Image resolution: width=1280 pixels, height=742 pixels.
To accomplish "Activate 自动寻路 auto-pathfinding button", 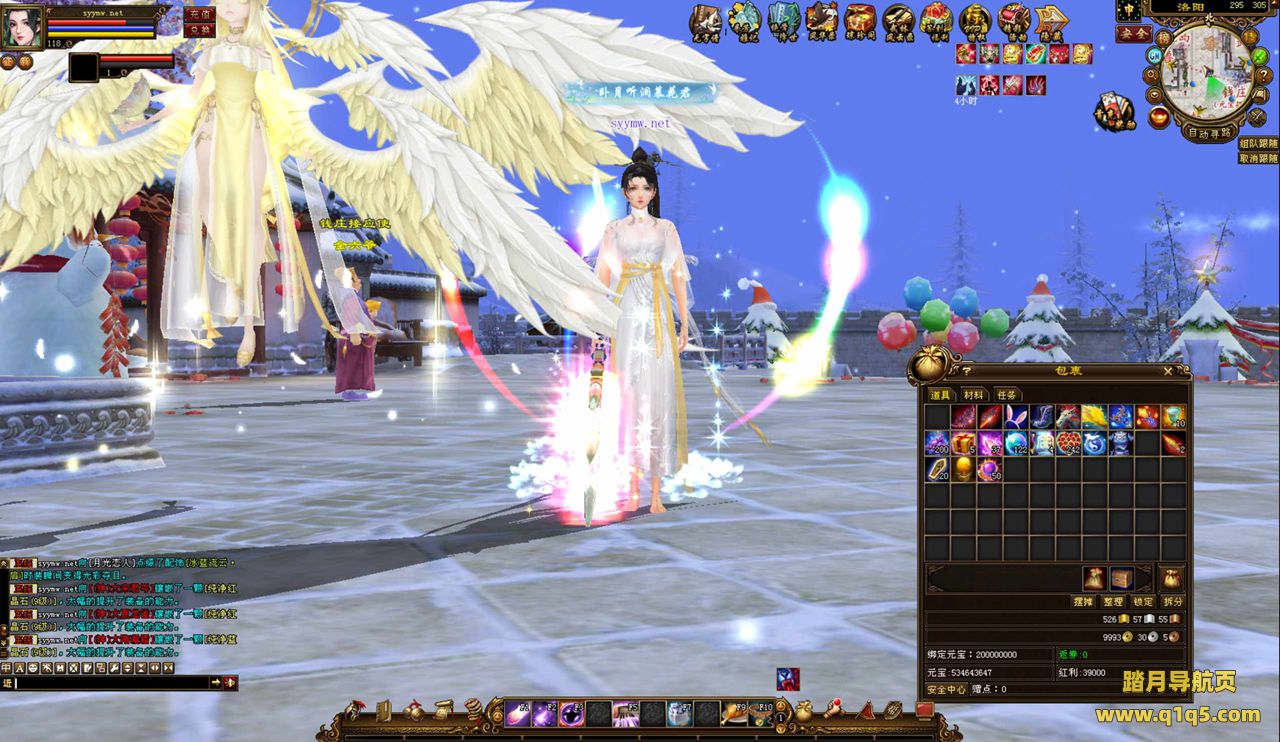I will pyautogui.click(x=1210, y=132).
